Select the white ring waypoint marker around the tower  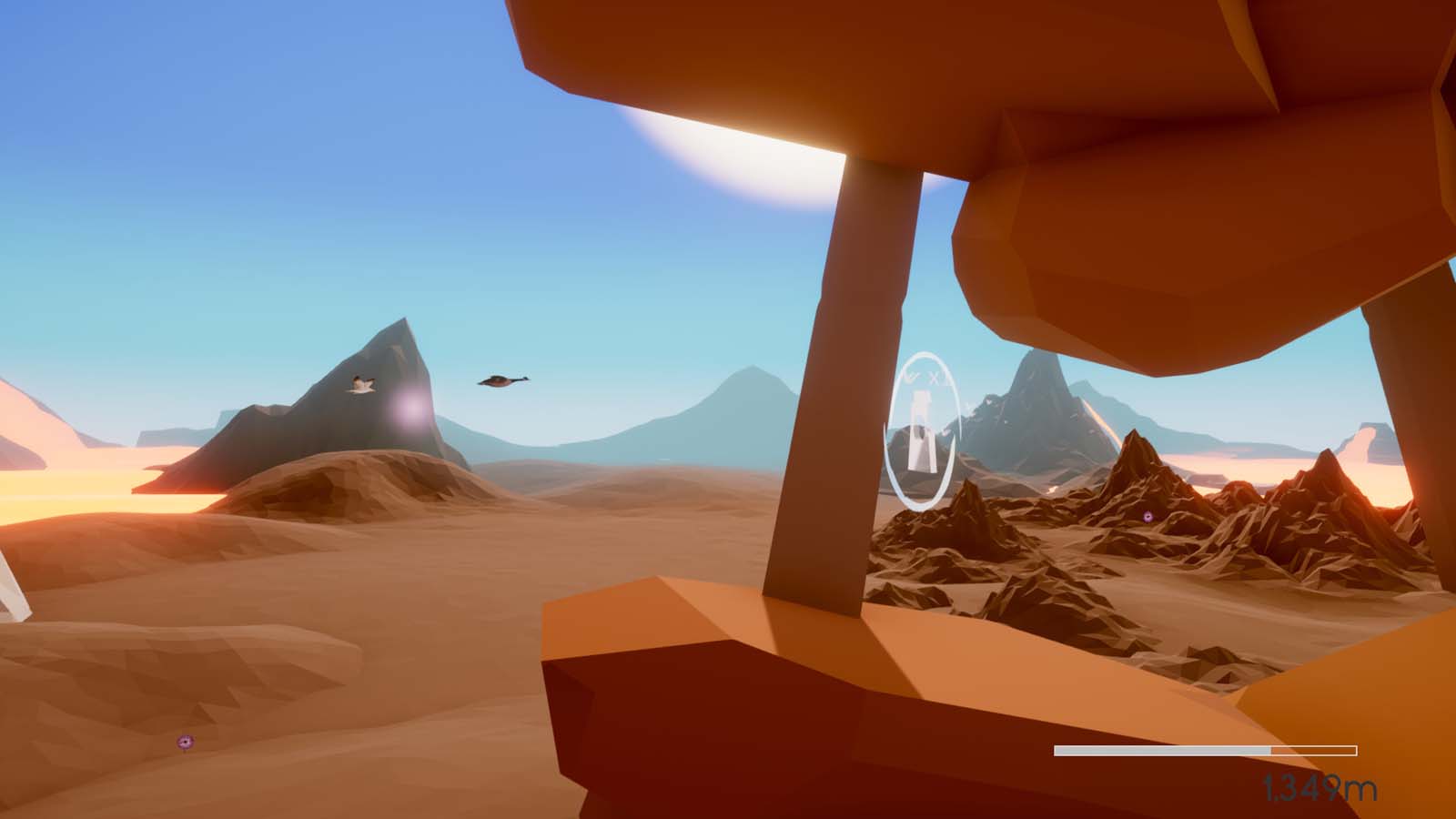point(922,430)
